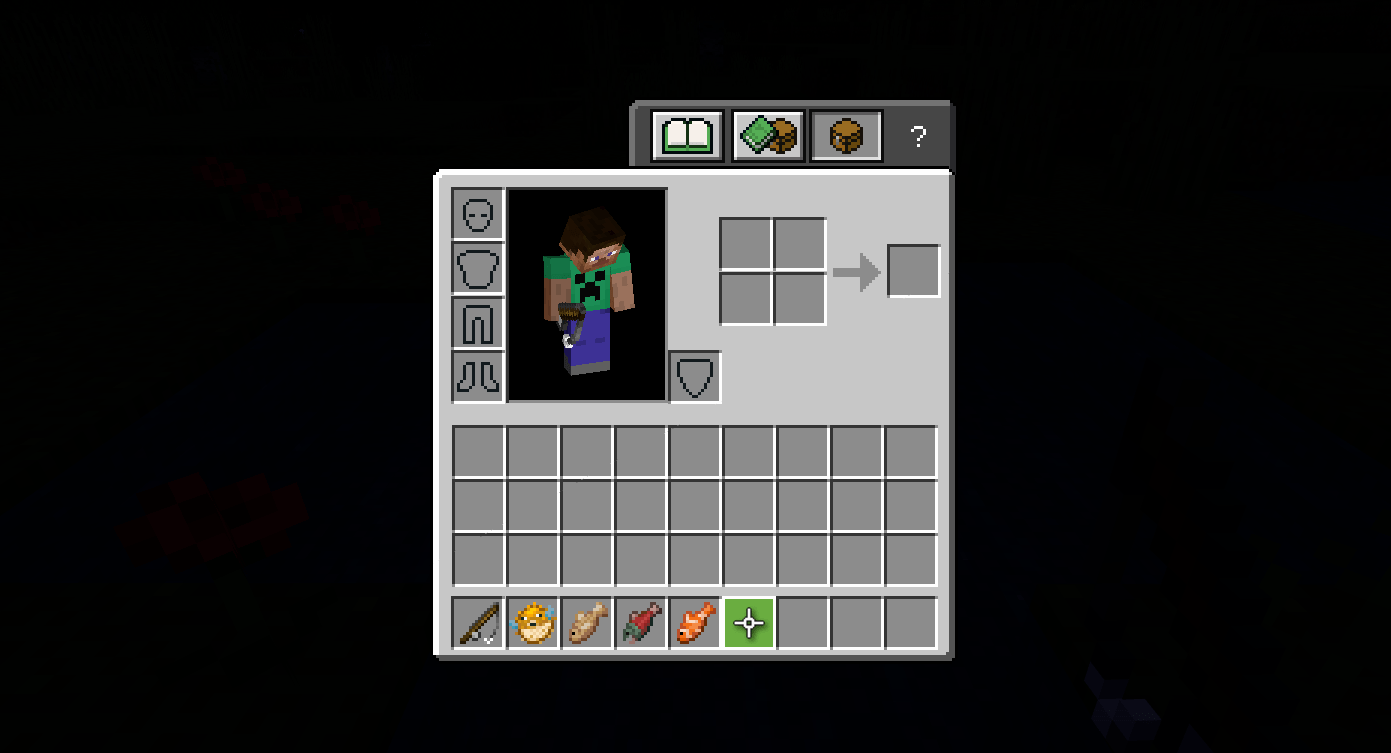Pick up the clownfish

point(693,622)
